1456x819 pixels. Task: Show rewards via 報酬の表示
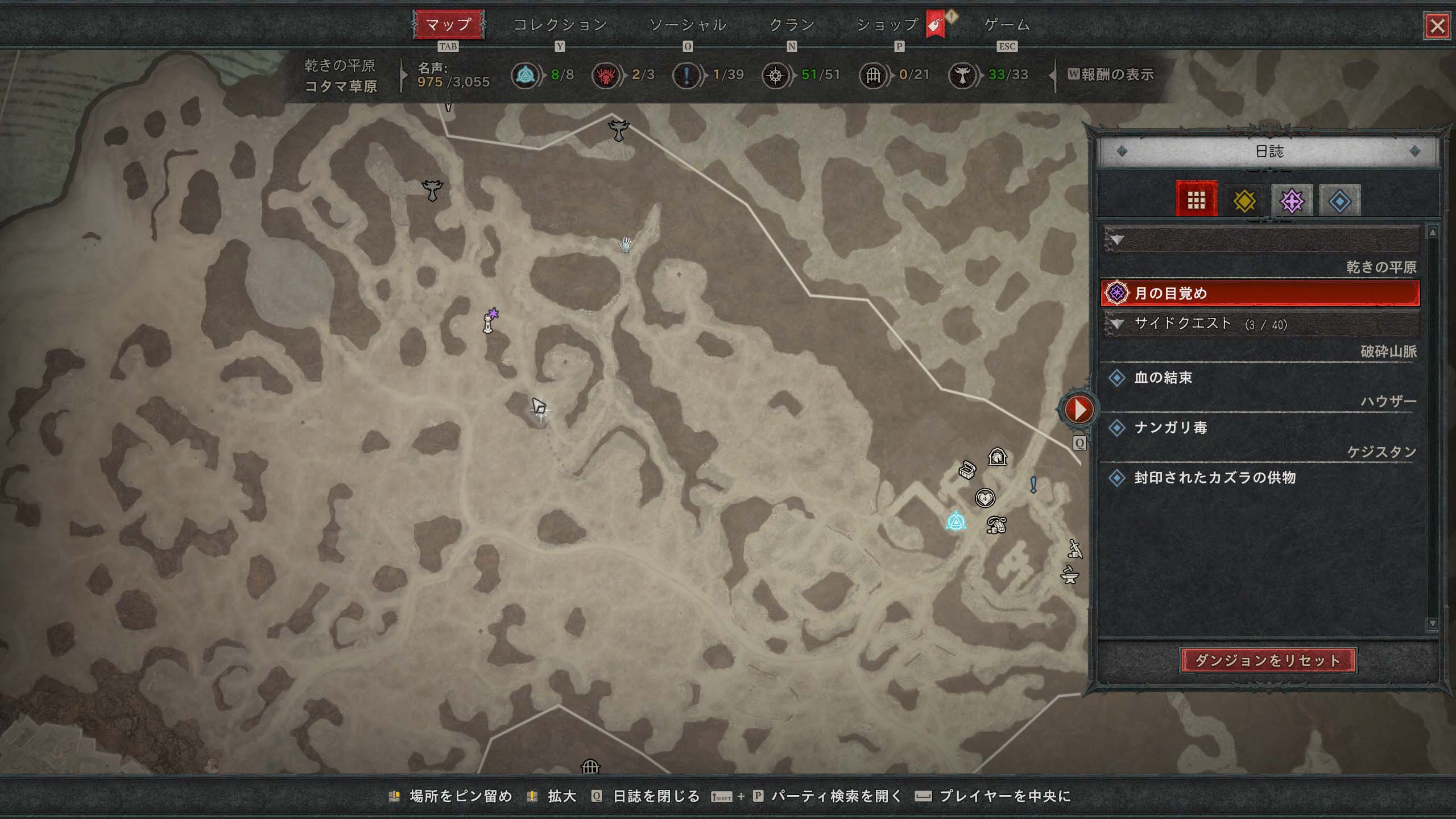click(x=1111, y=75)
